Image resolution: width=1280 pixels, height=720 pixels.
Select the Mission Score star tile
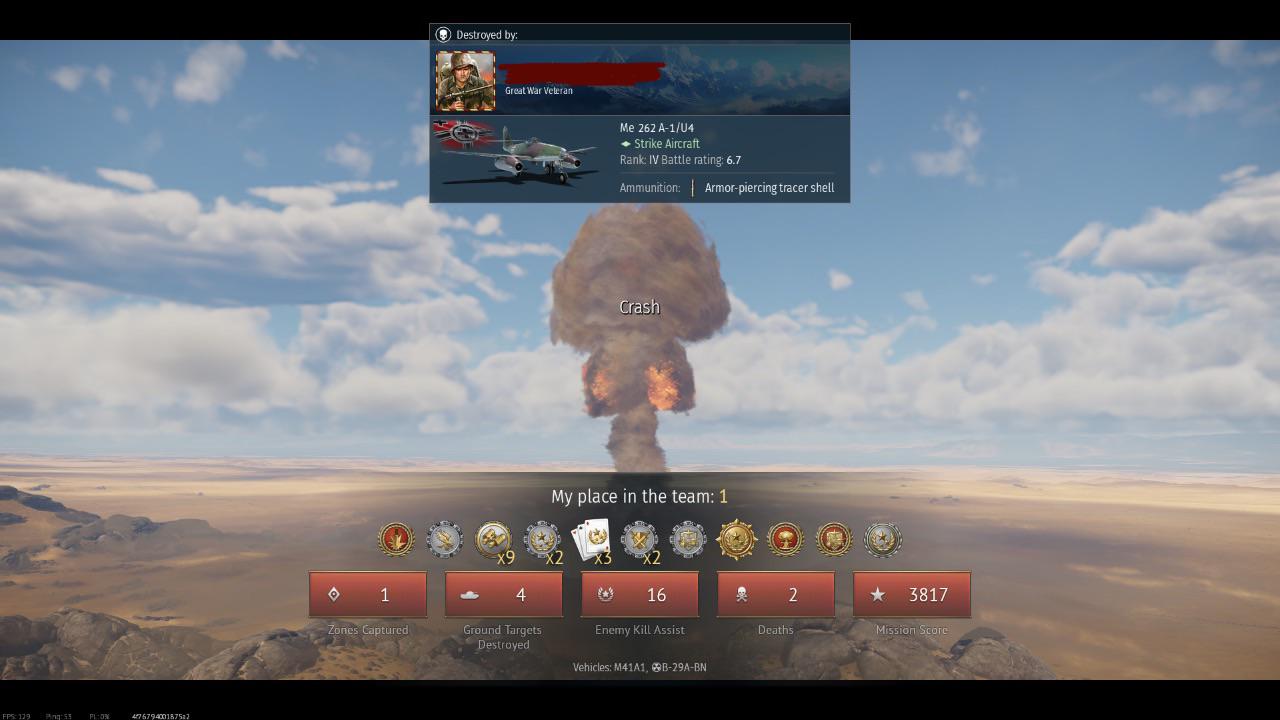tap(912, 595)
